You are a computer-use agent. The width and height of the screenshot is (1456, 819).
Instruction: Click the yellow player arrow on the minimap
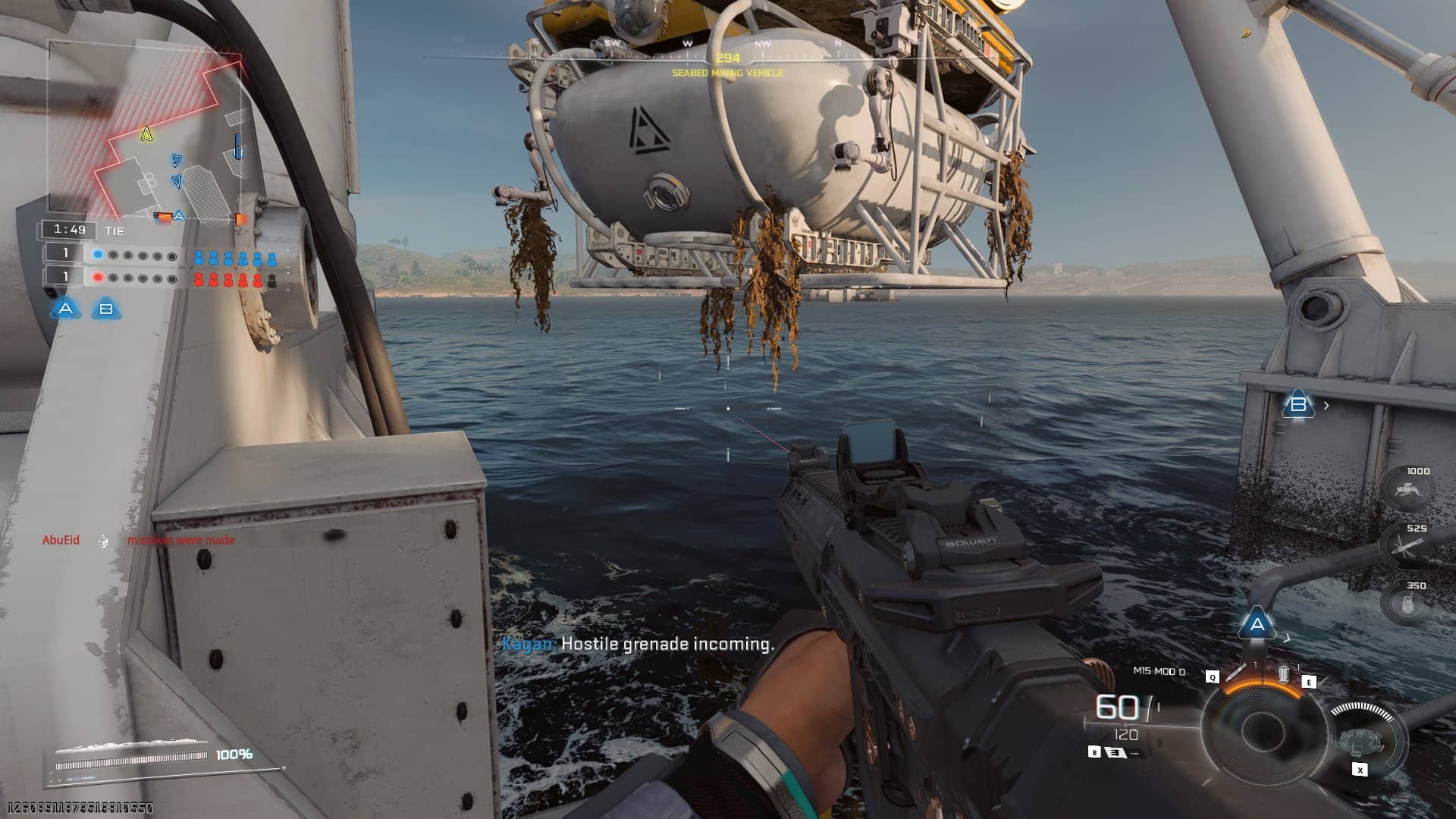(147, 134)
